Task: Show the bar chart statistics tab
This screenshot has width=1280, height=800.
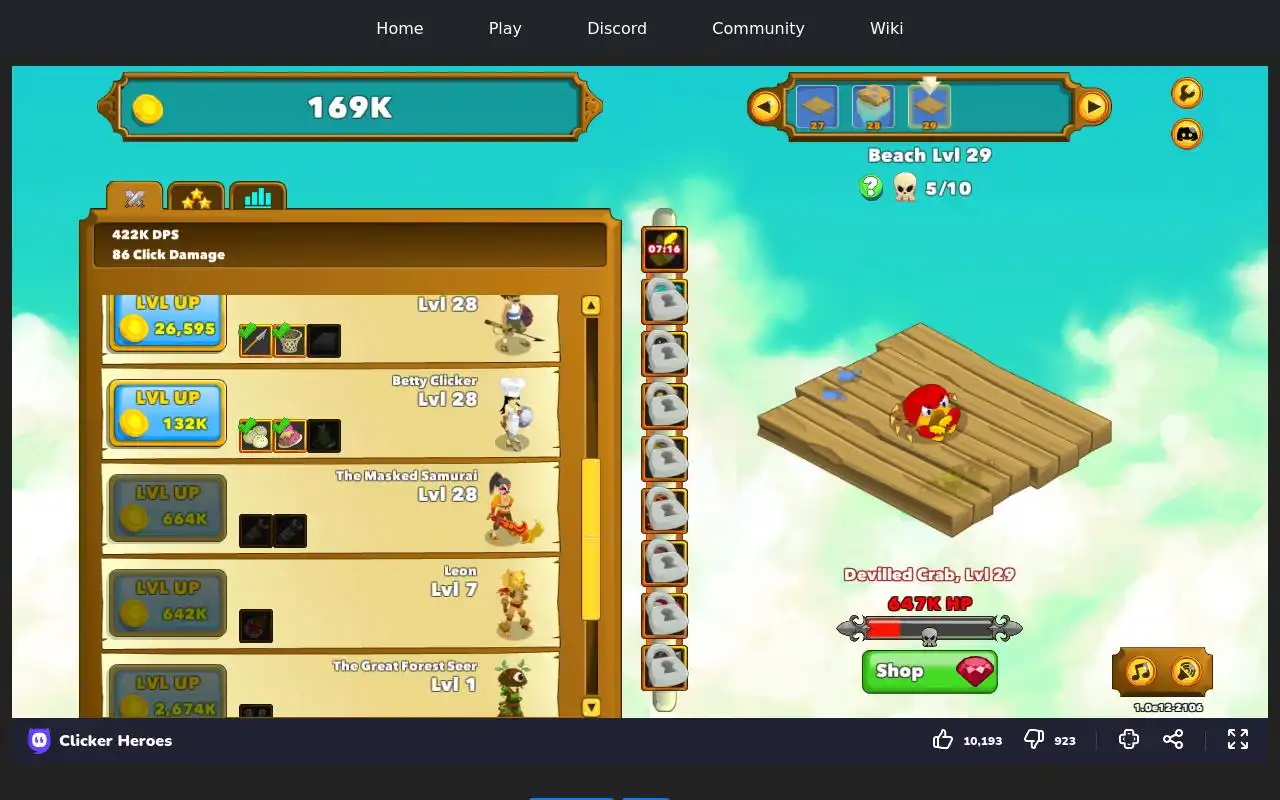Action: pos(258,198)
